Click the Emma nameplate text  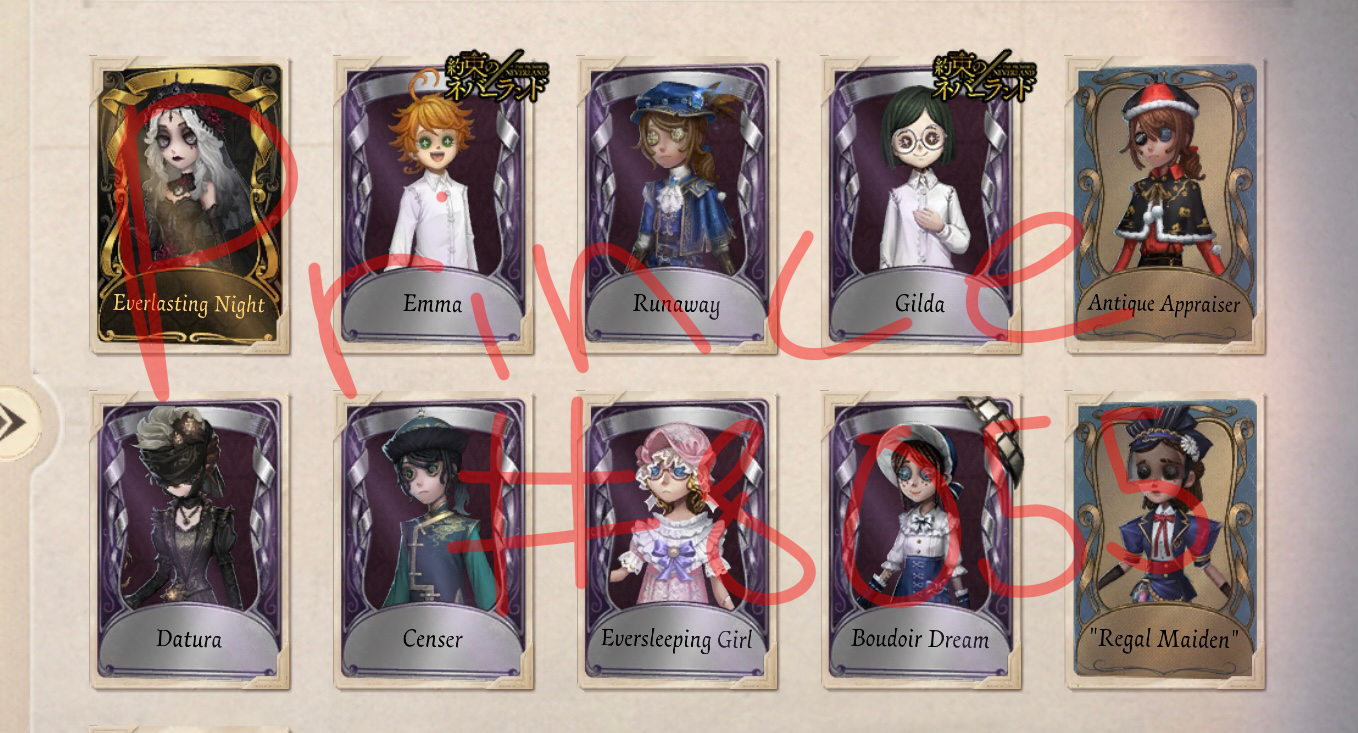click(x=430, y=305)
